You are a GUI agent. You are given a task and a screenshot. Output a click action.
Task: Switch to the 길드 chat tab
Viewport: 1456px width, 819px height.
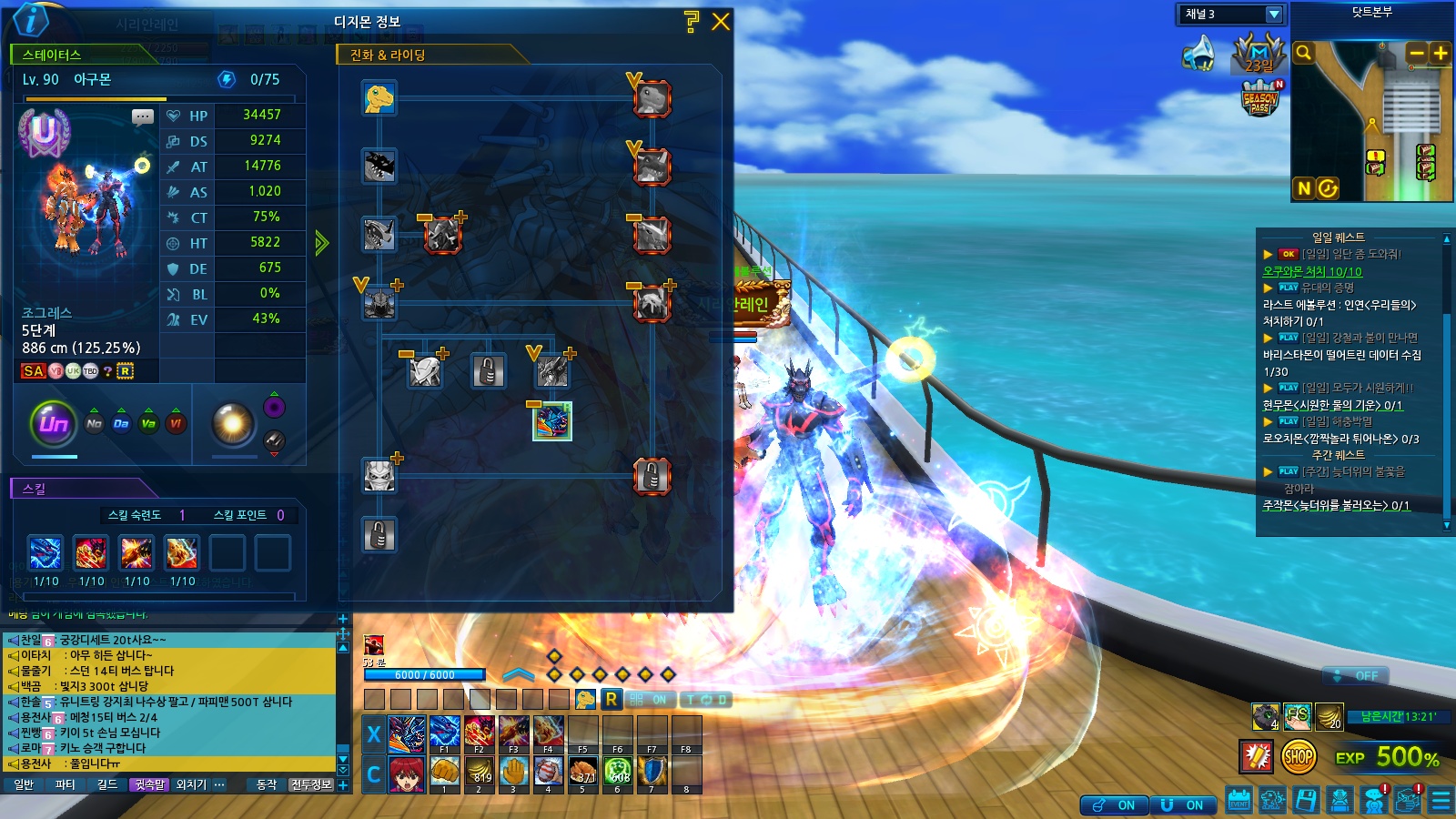click(107, 784)
